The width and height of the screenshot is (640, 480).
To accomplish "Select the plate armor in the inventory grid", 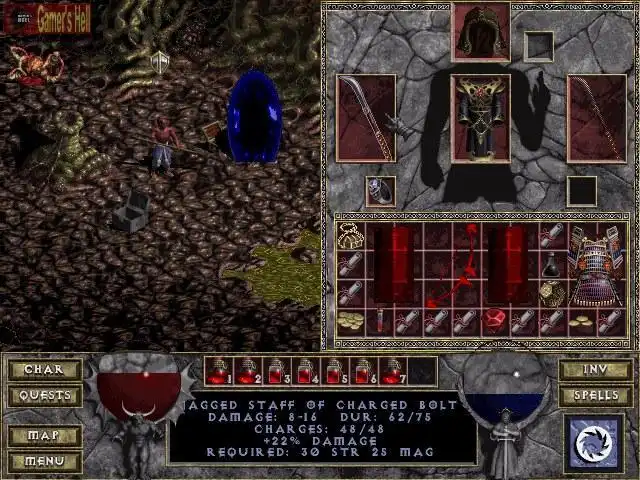I will click(x=596, y=264).
